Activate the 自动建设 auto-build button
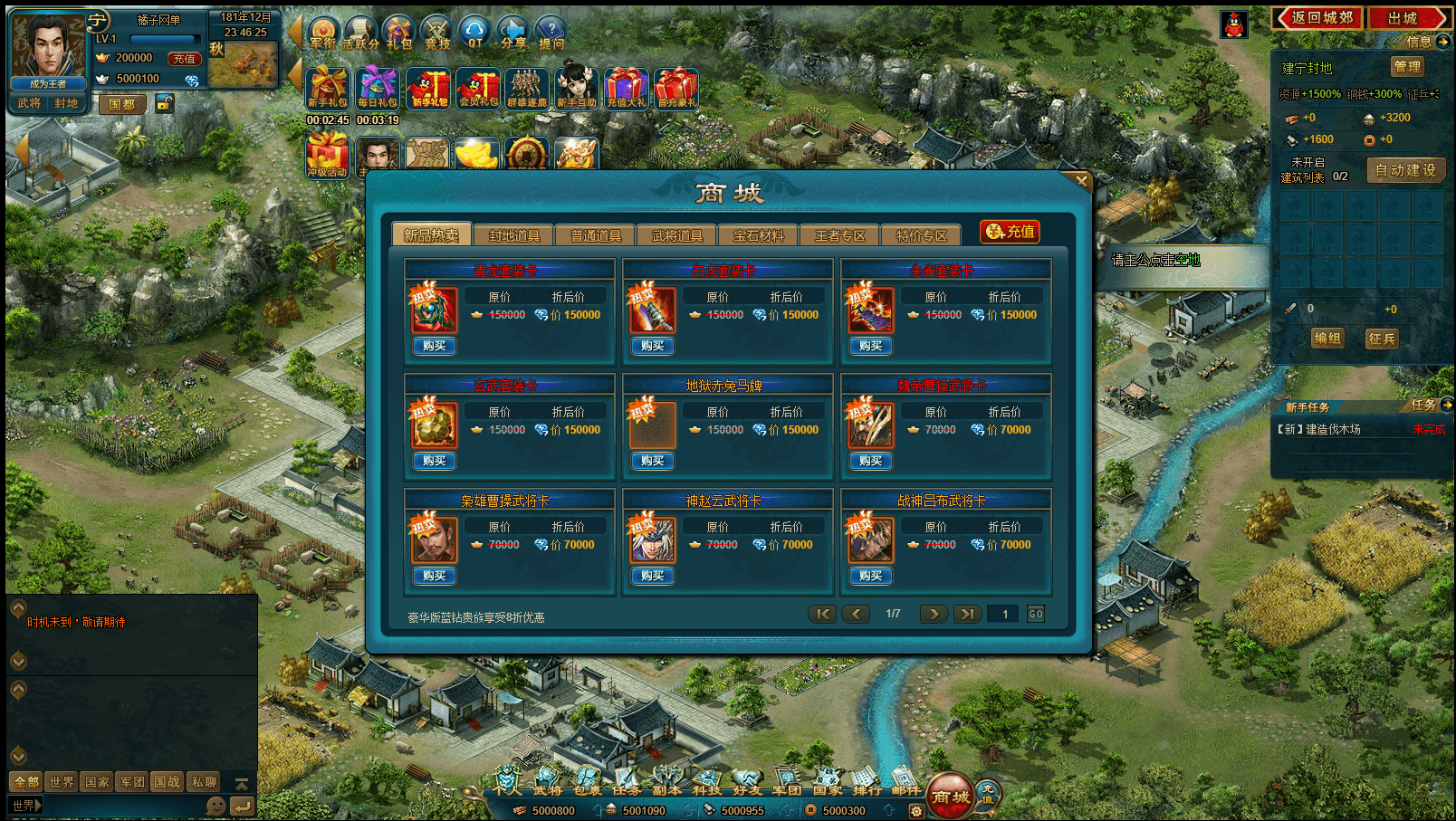The width and height of the screenshot is (1456, 821). click(1405, 170)
